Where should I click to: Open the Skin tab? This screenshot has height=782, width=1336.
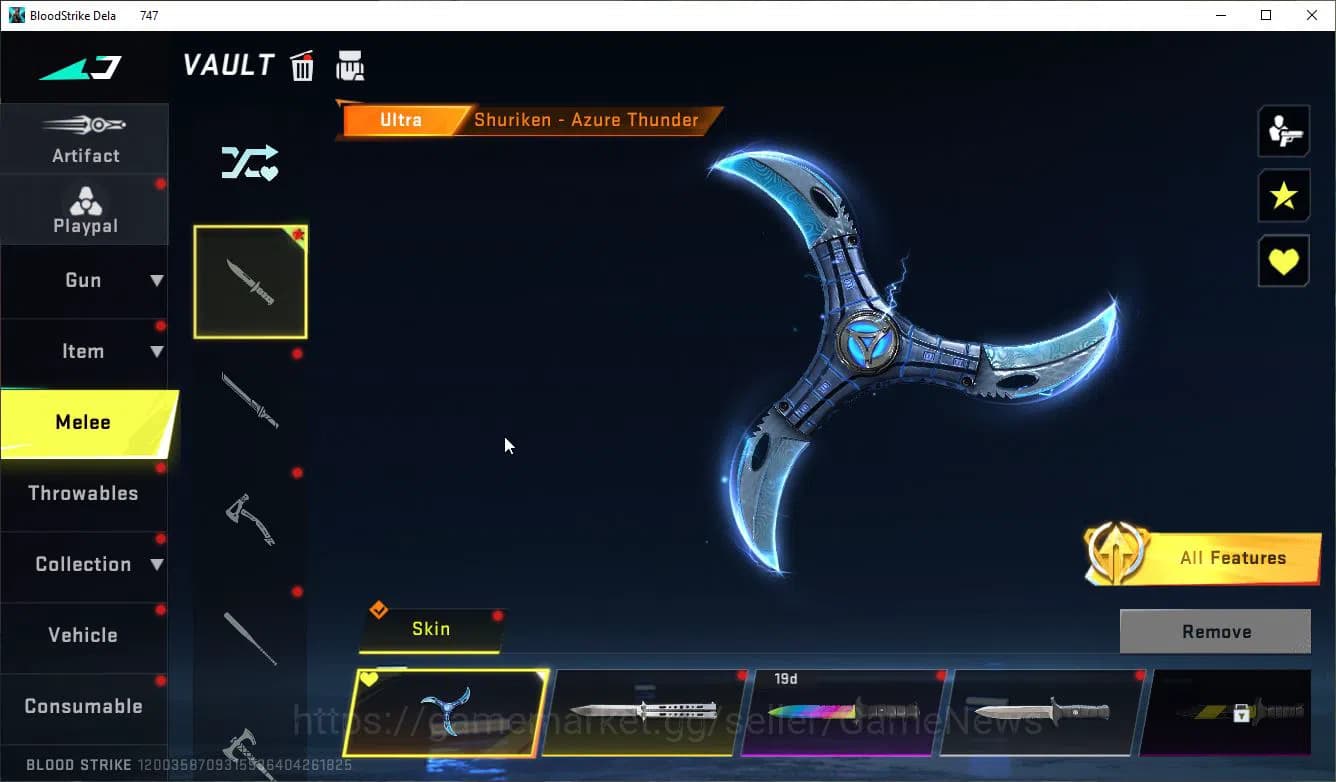[x=431, y=629]
